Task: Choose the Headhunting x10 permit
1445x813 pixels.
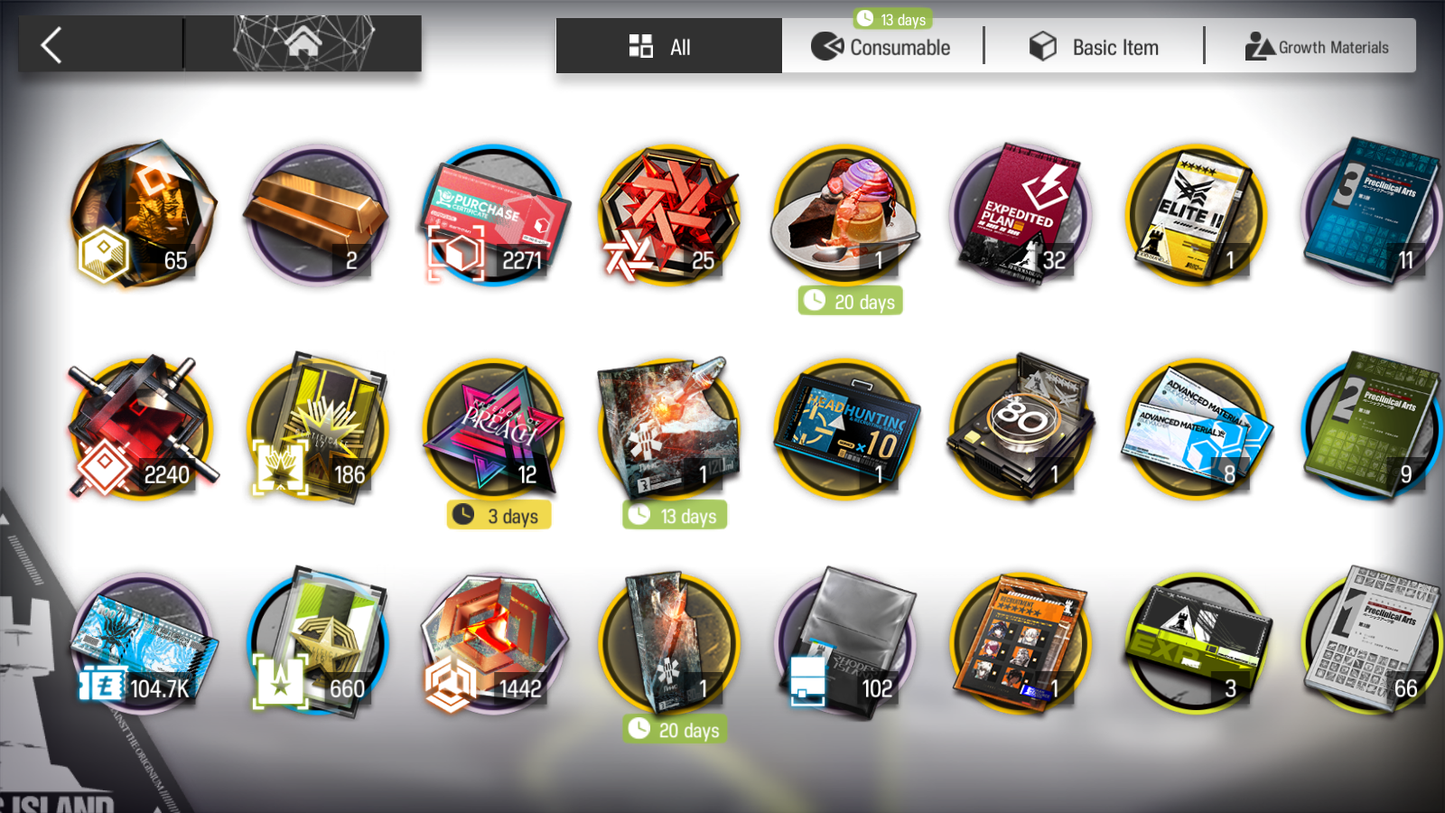Action: pos(845,430)
